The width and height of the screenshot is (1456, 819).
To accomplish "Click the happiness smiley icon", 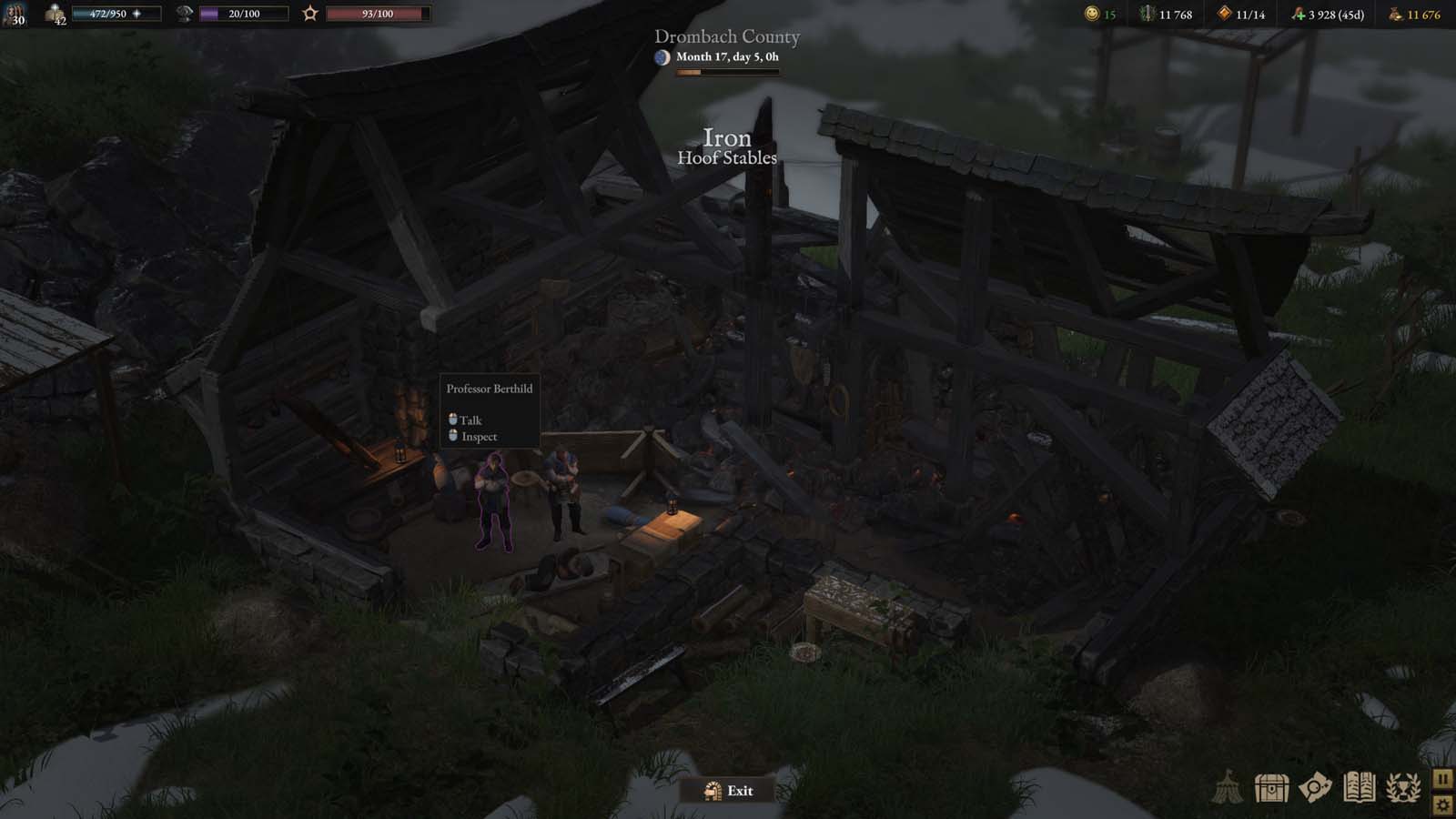I will (1090, 15).
